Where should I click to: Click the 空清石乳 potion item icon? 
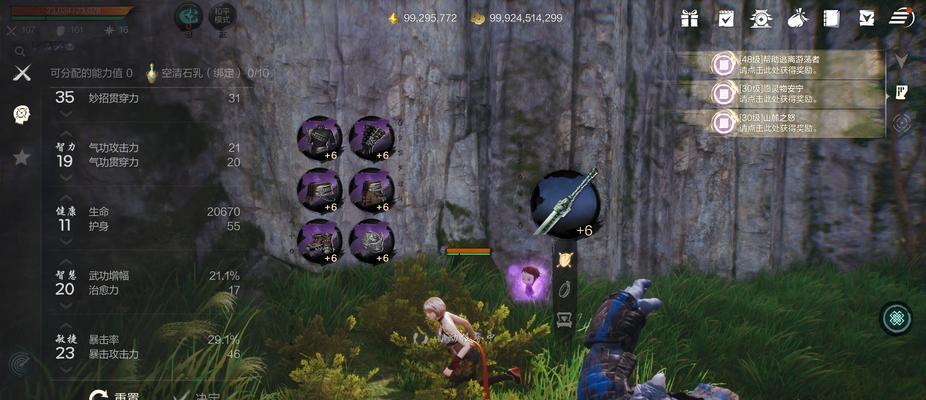[152, 73]
